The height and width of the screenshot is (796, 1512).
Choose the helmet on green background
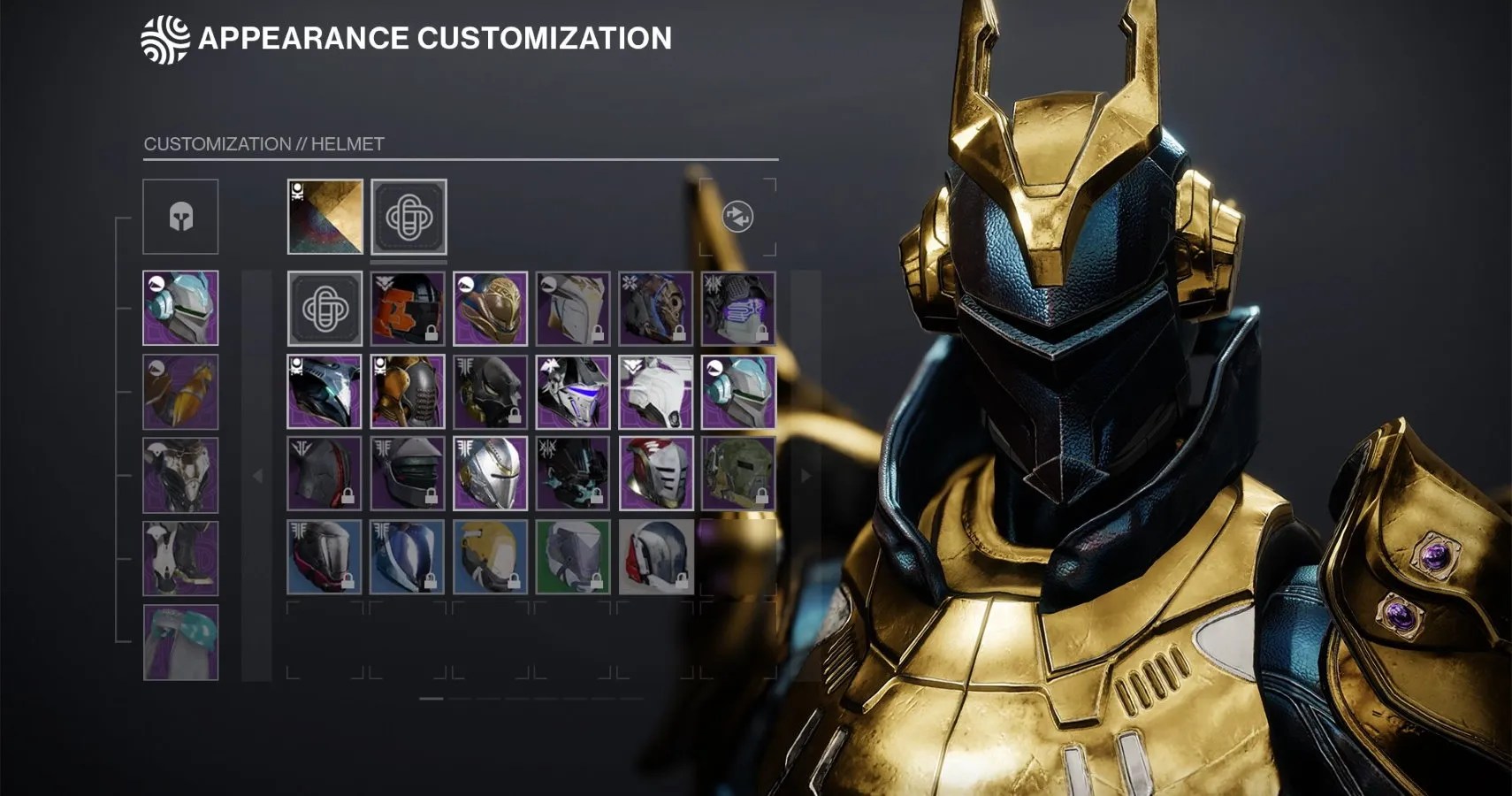[573, 556]
